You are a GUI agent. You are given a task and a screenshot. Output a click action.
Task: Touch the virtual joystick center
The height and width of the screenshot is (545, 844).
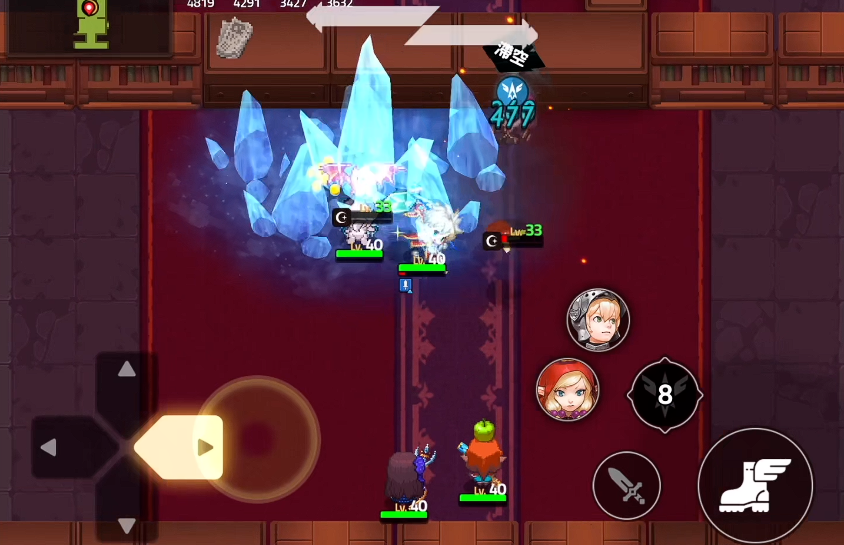click(257, 439)
